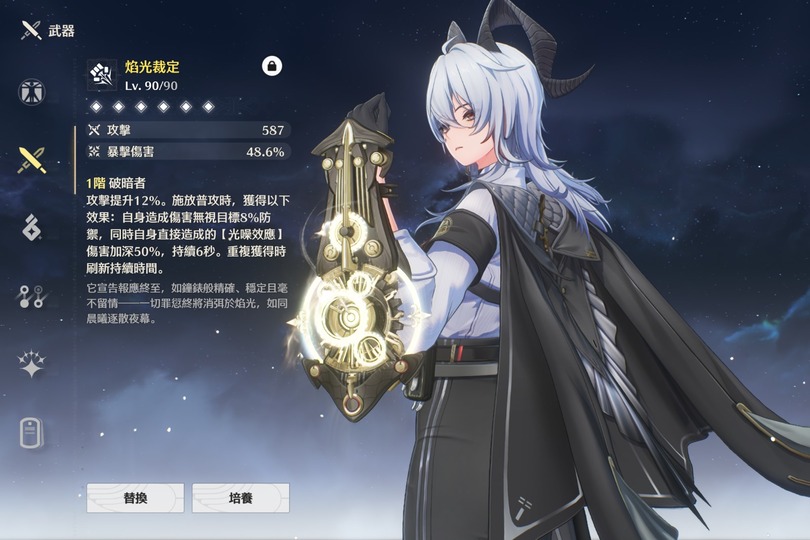Switch to the character attributes tab
Screen dimensions: 810x540
pos(32,91)
